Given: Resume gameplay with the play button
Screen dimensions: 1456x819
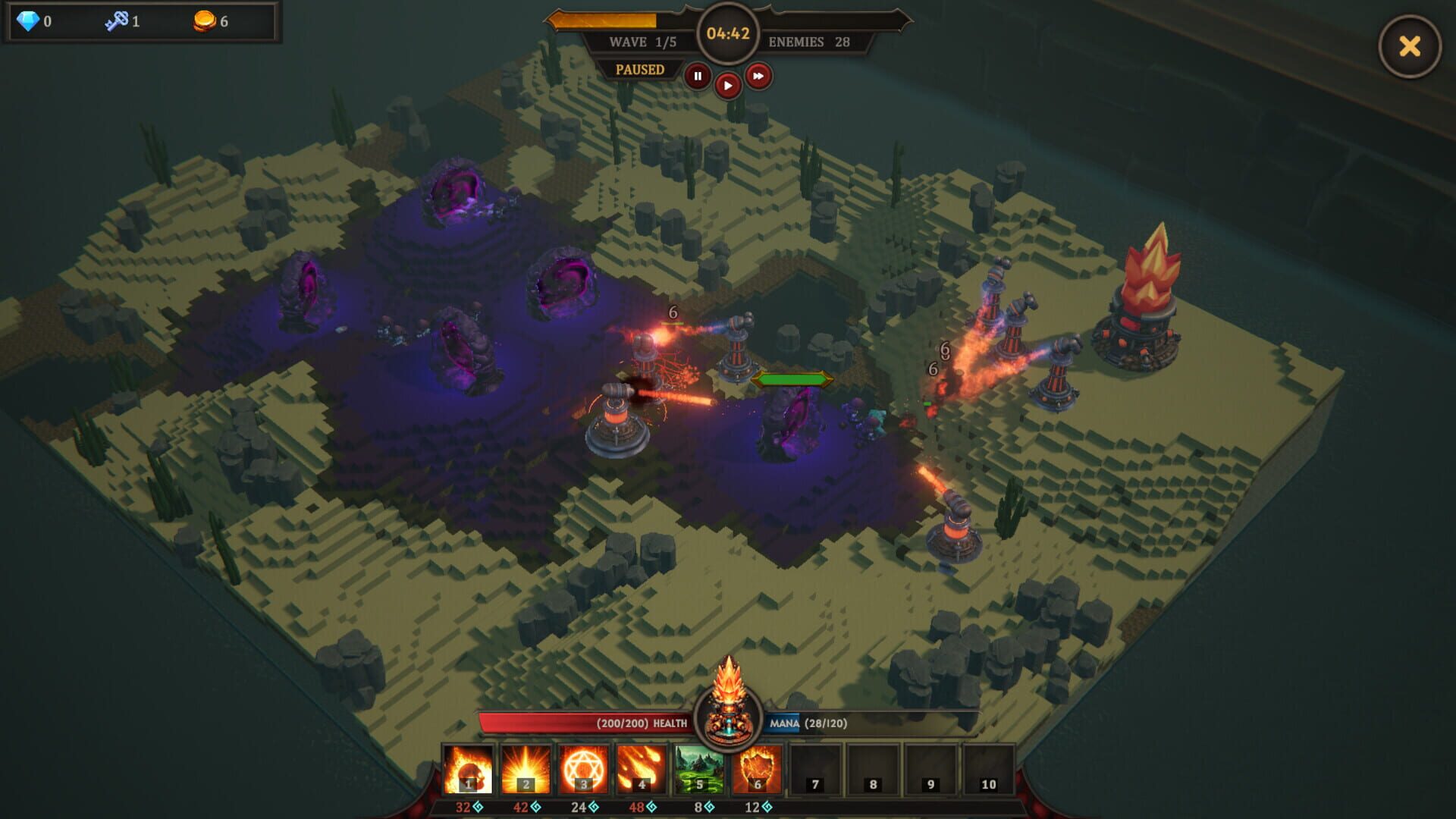Looking at the screenshot, I should click(x=729, y=83).
